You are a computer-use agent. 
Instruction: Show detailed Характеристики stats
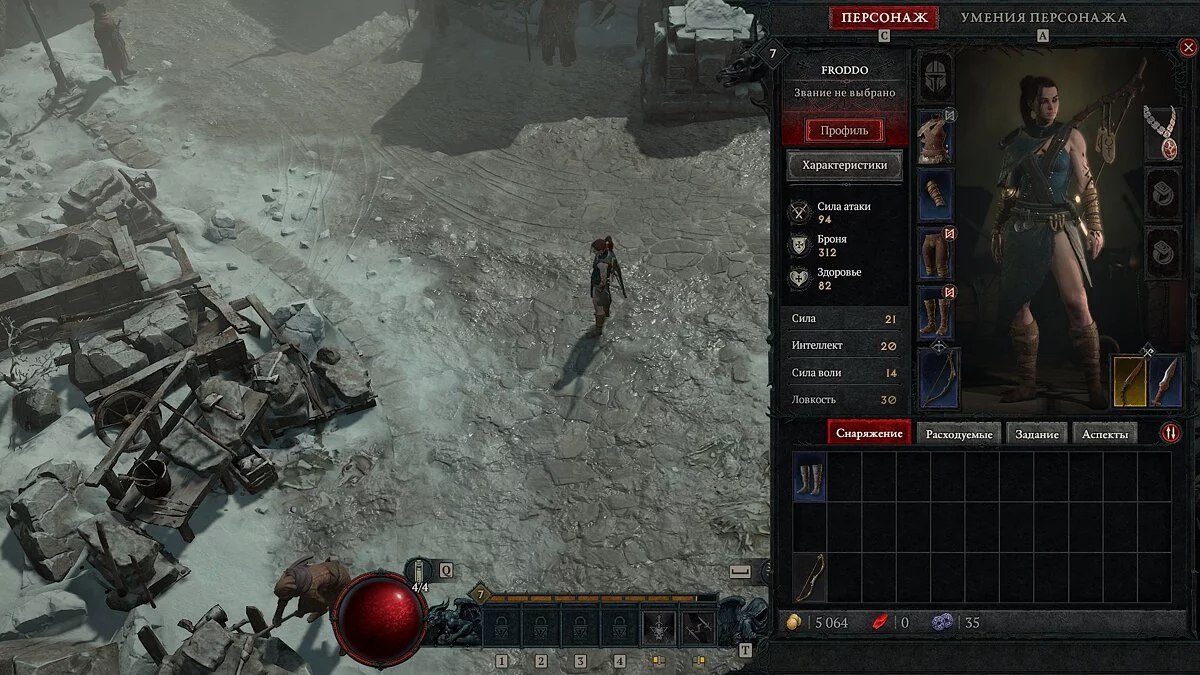click(845, 166)
